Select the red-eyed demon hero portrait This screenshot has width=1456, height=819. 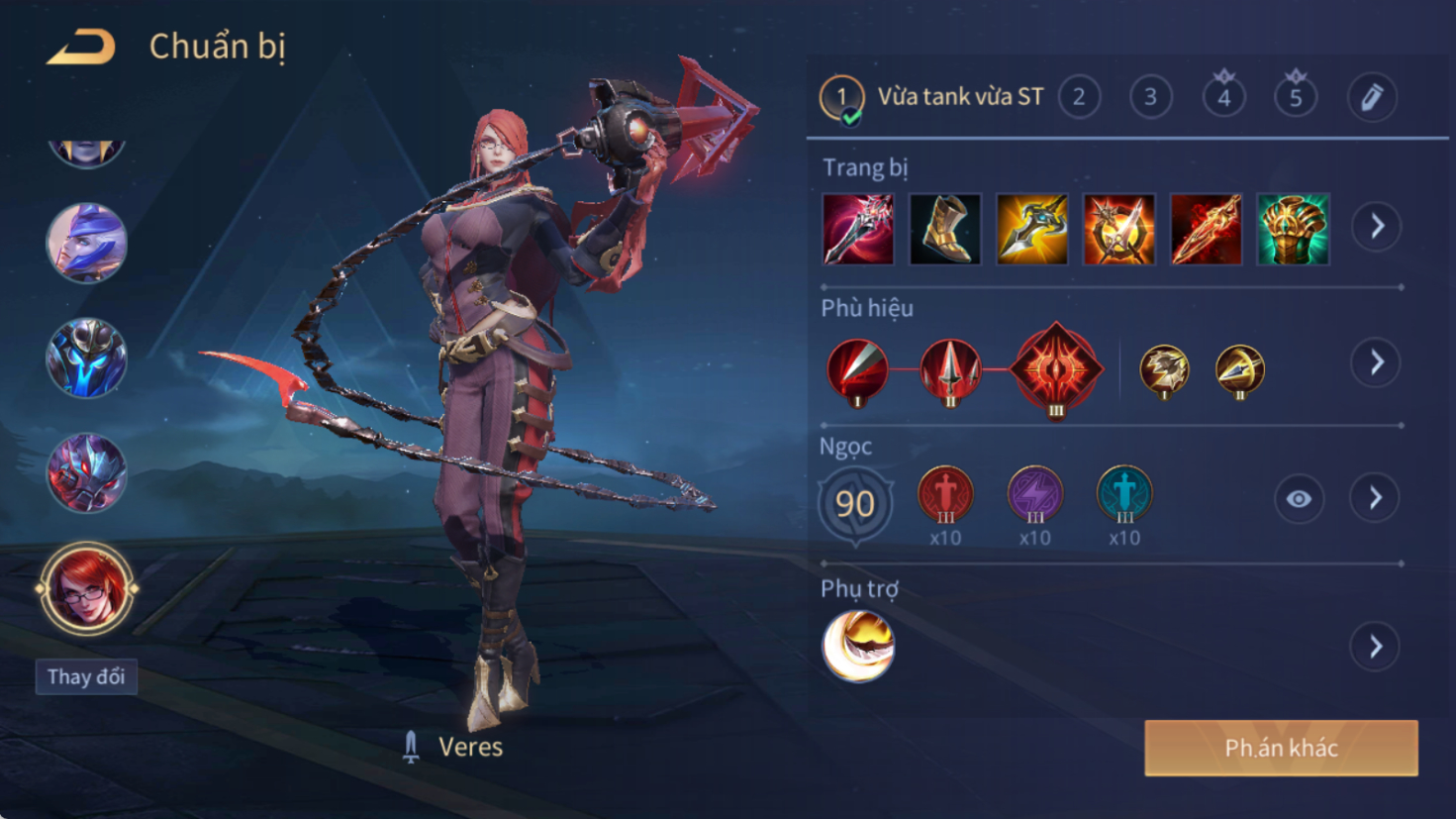click(x=87, y=472)
